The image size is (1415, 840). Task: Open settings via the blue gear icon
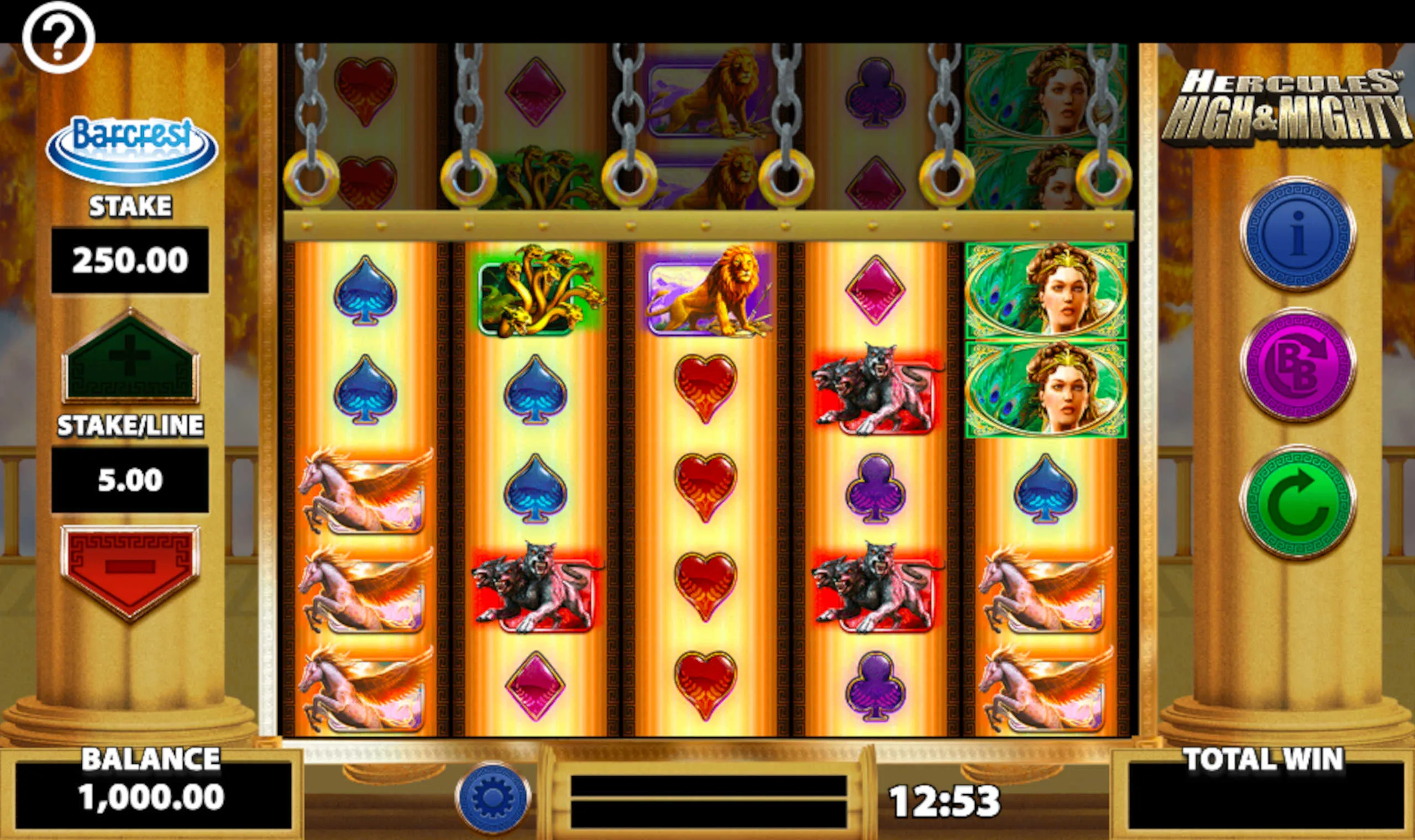492,797
